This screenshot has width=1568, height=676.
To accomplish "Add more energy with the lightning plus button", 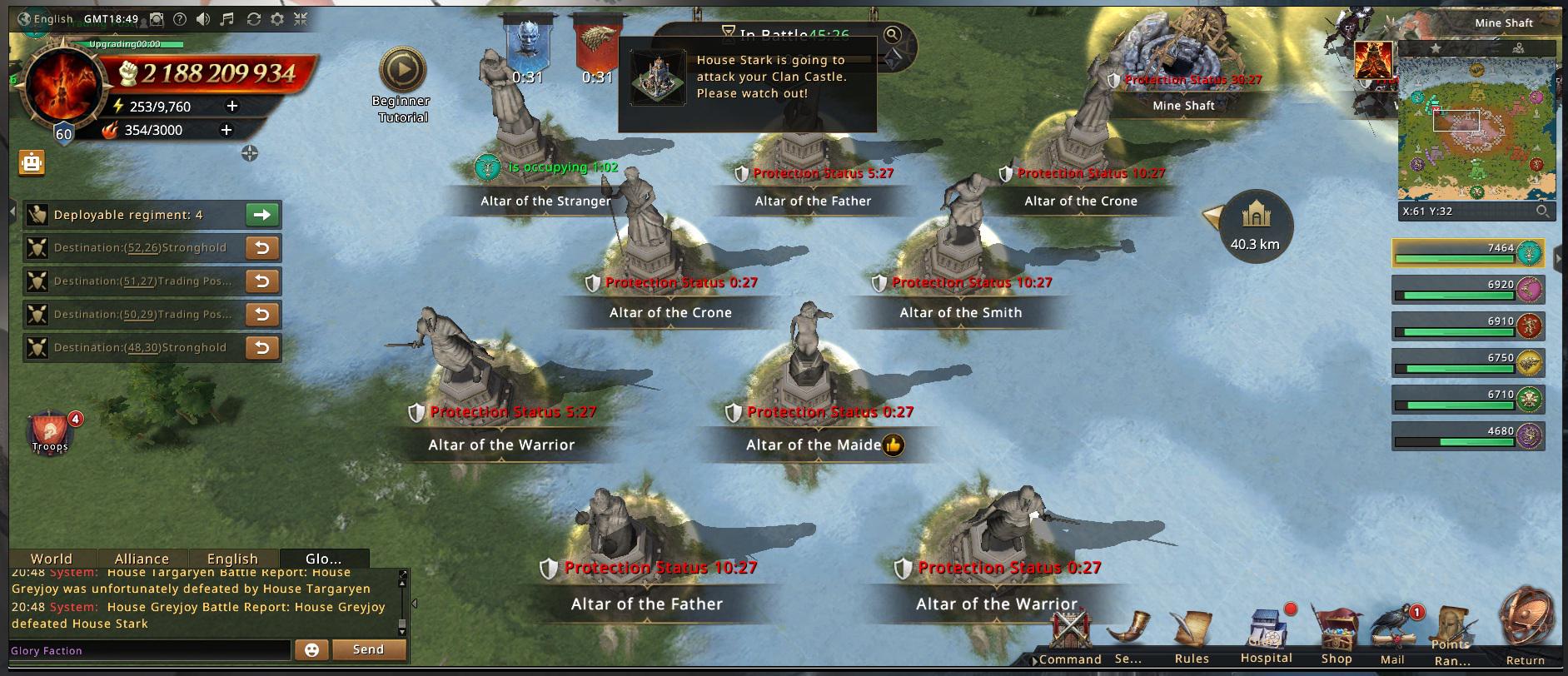I will click(232, 106).
